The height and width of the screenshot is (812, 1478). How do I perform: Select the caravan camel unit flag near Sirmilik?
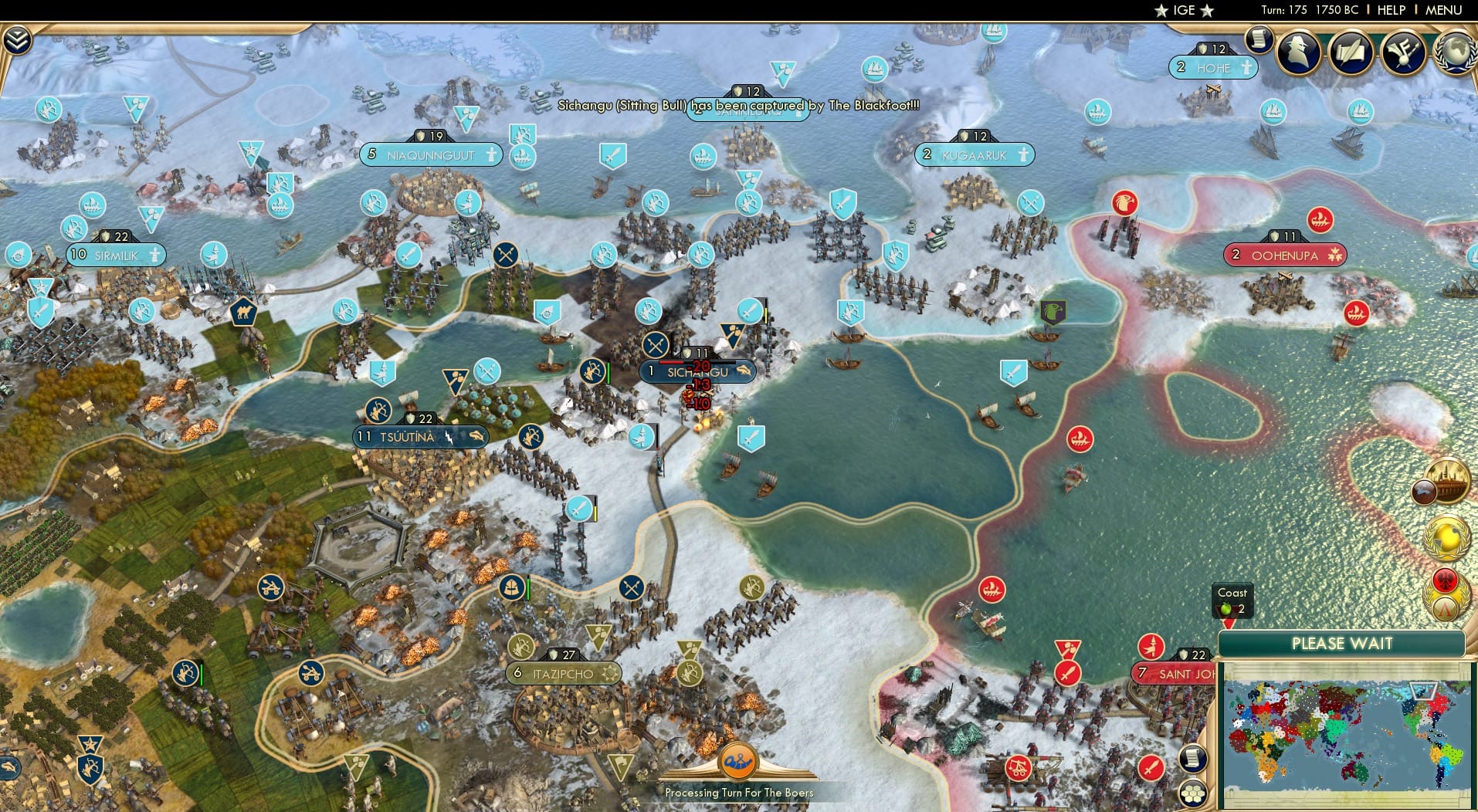[242, 313]
